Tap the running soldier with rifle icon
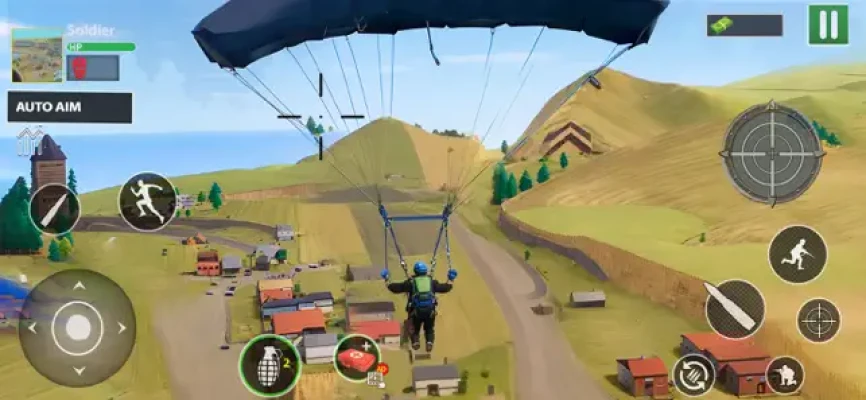The width and height of the screenshot is (866, 400). click(797, 254)
